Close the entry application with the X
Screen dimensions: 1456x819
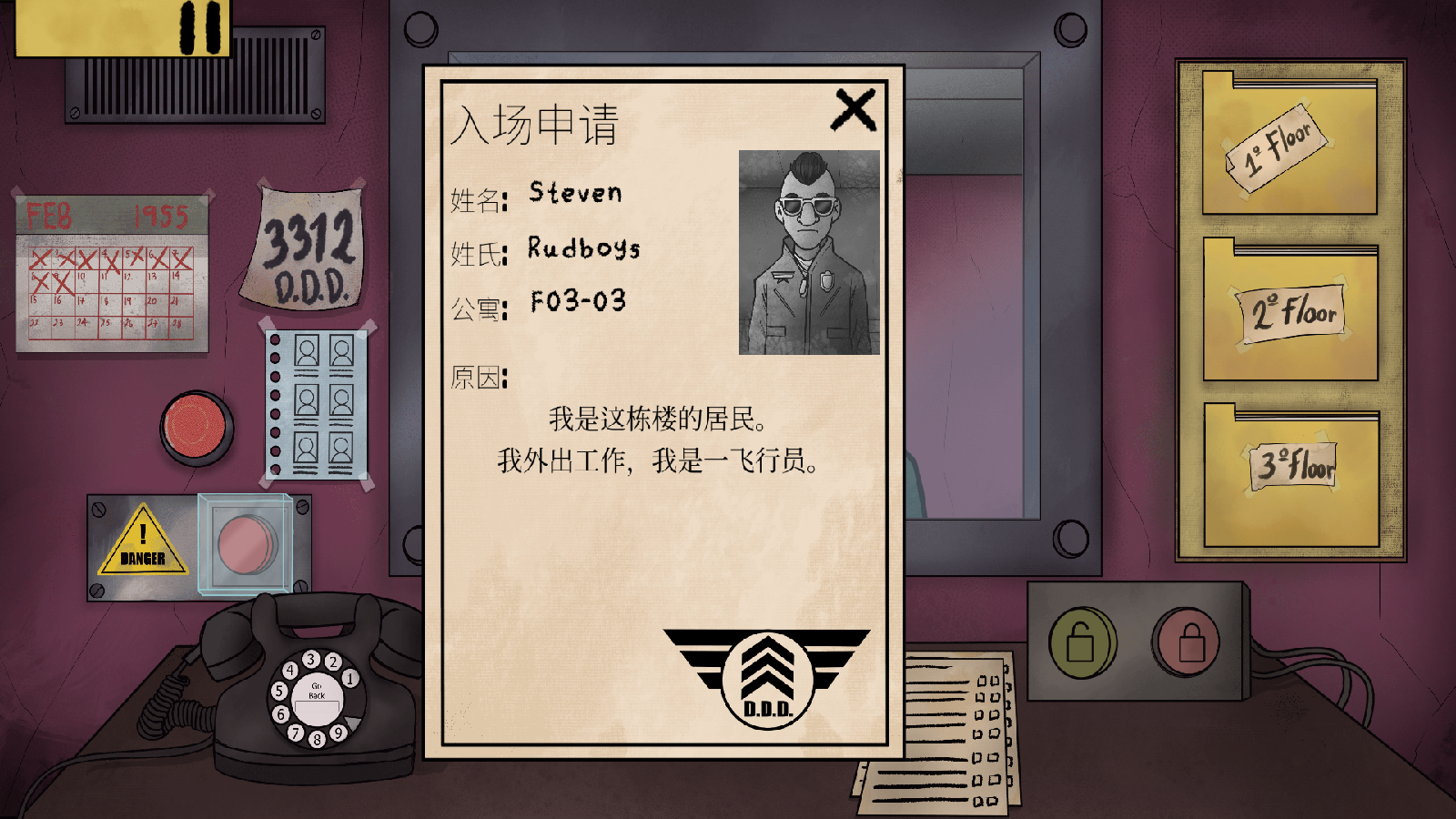854,109
